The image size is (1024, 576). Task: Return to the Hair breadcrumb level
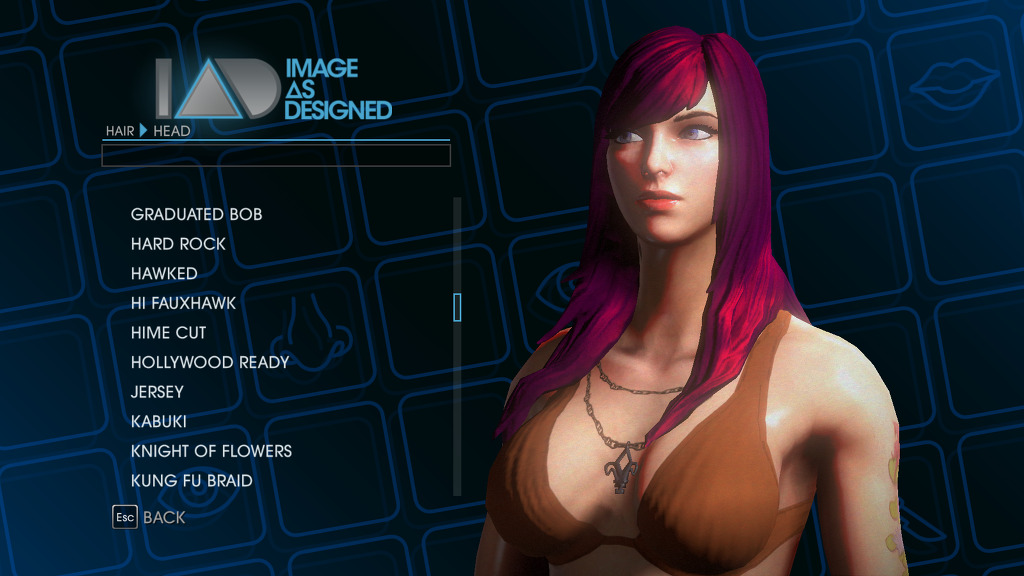click(x=120, y=131)
